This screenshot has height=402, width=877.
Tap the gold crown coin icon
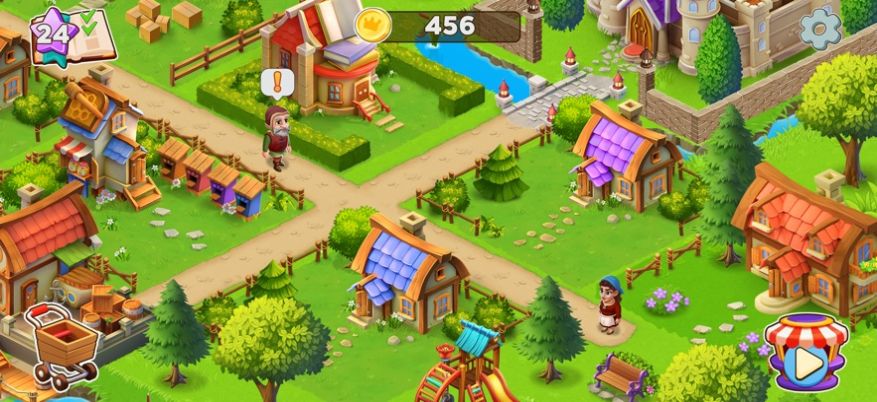(x=372, y=26)
